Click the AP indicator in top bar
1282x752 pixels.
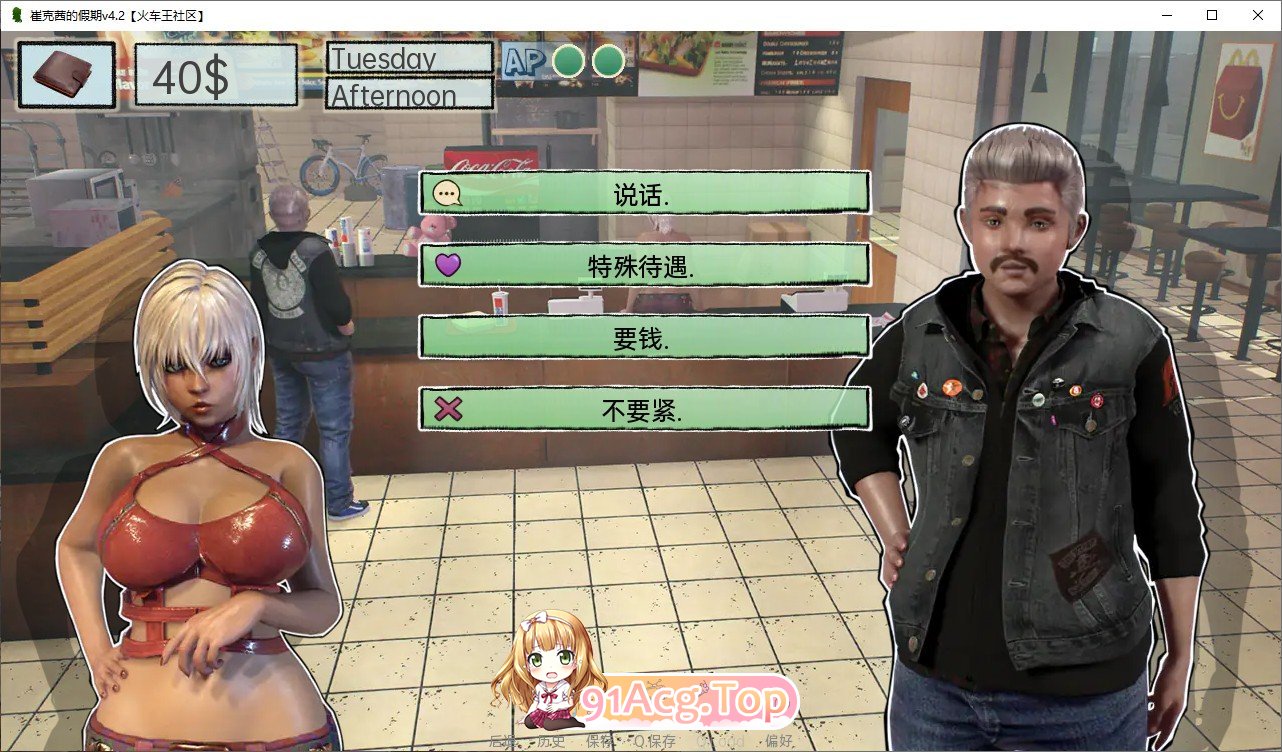[524, 61]
